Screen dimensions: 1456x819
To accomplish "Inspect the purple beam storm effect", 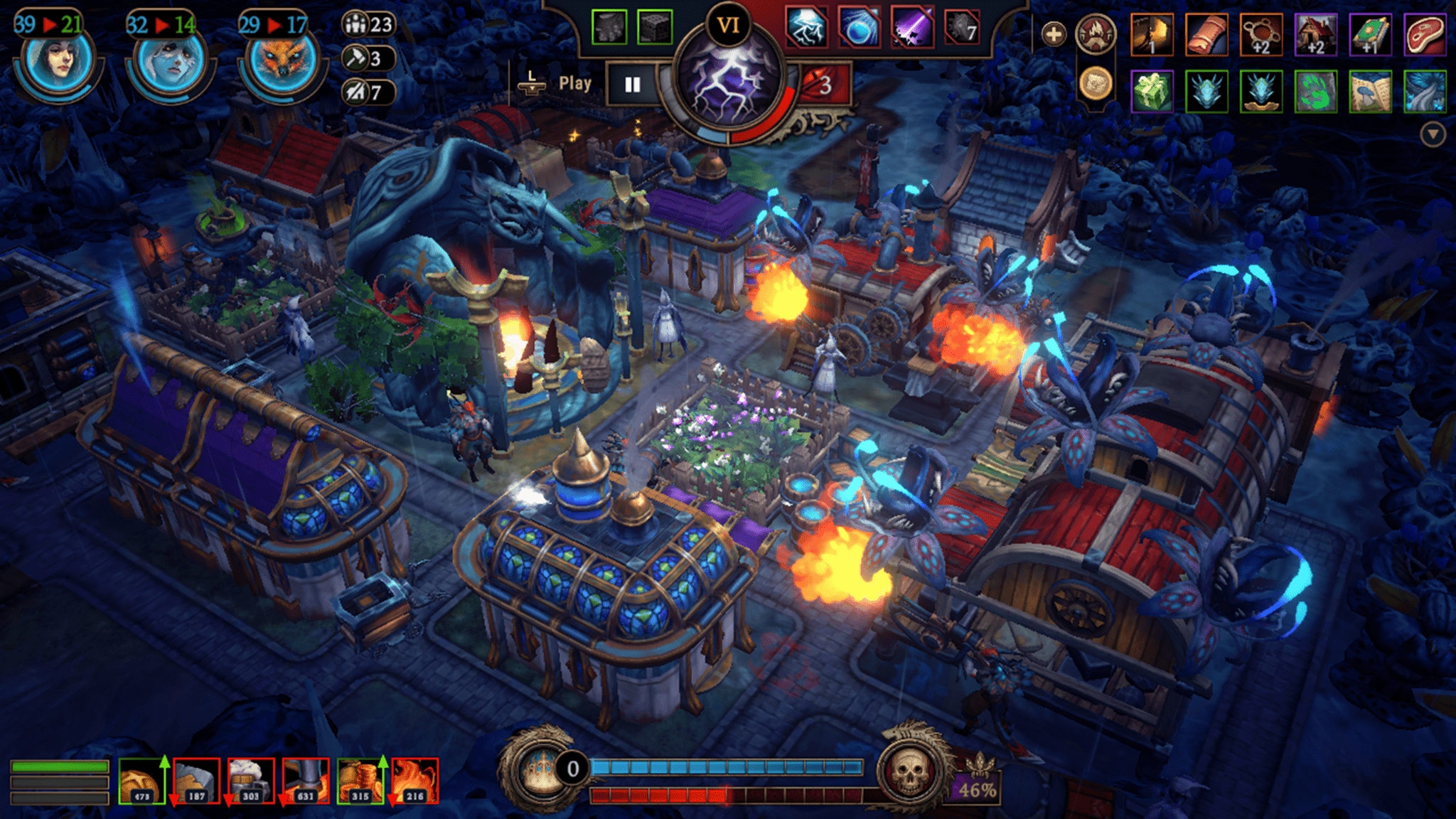I will (x=912, y=28).
